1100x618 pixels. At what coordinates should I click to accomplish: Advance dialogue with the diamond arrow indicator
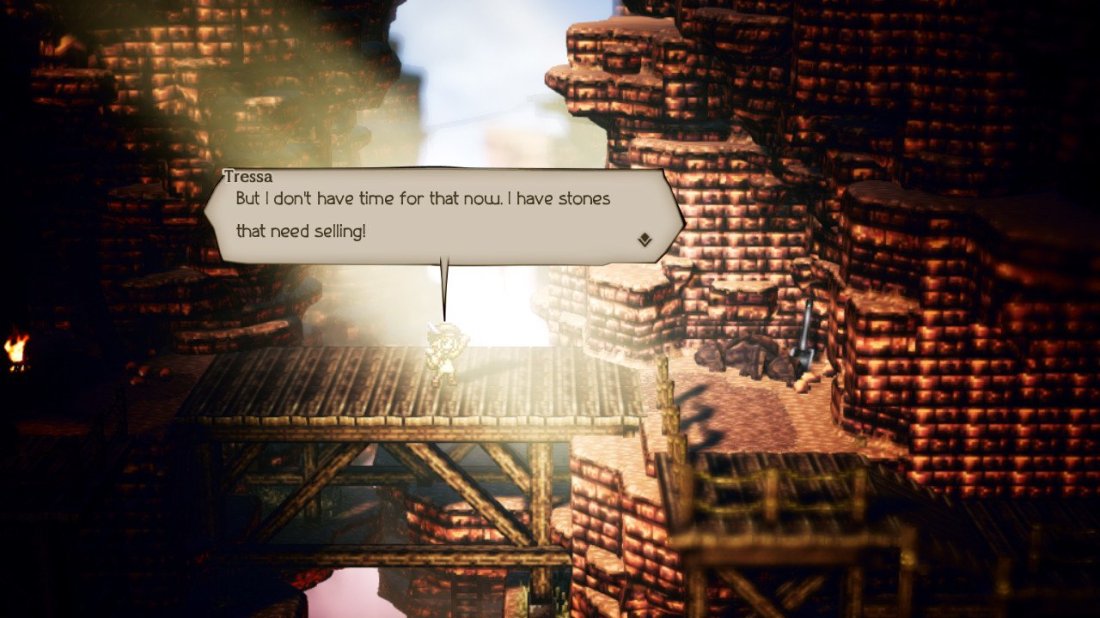click(645, 240)
